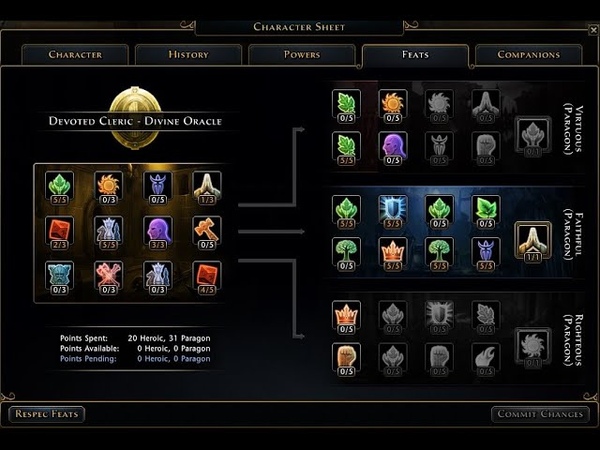Image resolution: width=600 pixels, height=450 pixels.
Task: Select the hammer heroic feat icon
Action: tap(206, 230)
